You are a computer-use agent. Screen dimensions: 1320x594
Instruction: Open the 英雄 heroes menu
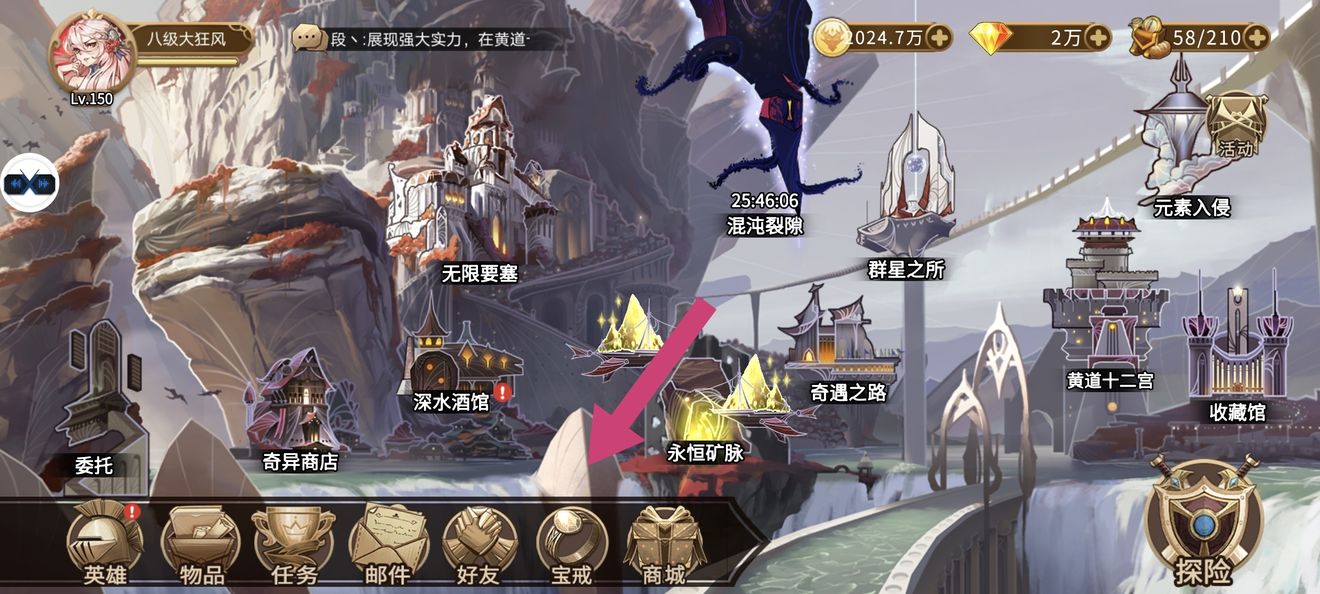pyautogui.click(x=104, y=545)
